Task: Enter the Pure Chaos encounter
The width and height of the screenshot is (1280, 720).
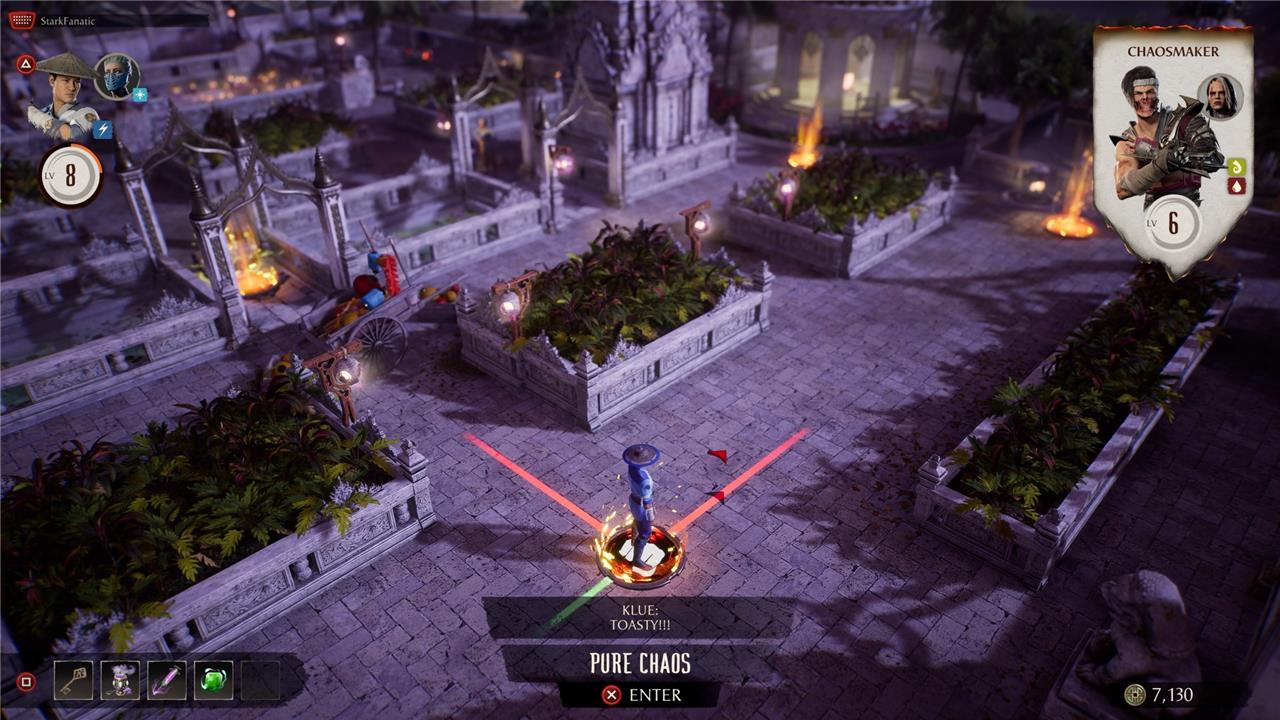Action: pos(640,694)
